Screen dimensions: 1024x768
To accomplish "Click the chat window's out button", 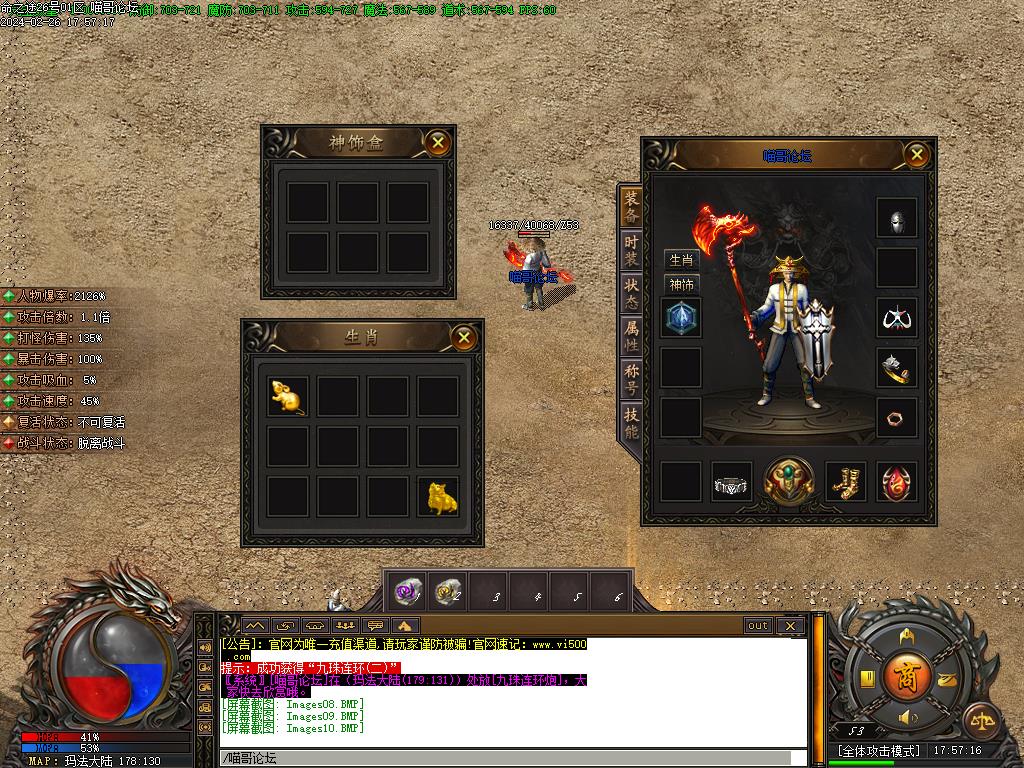I will [758, 626].
